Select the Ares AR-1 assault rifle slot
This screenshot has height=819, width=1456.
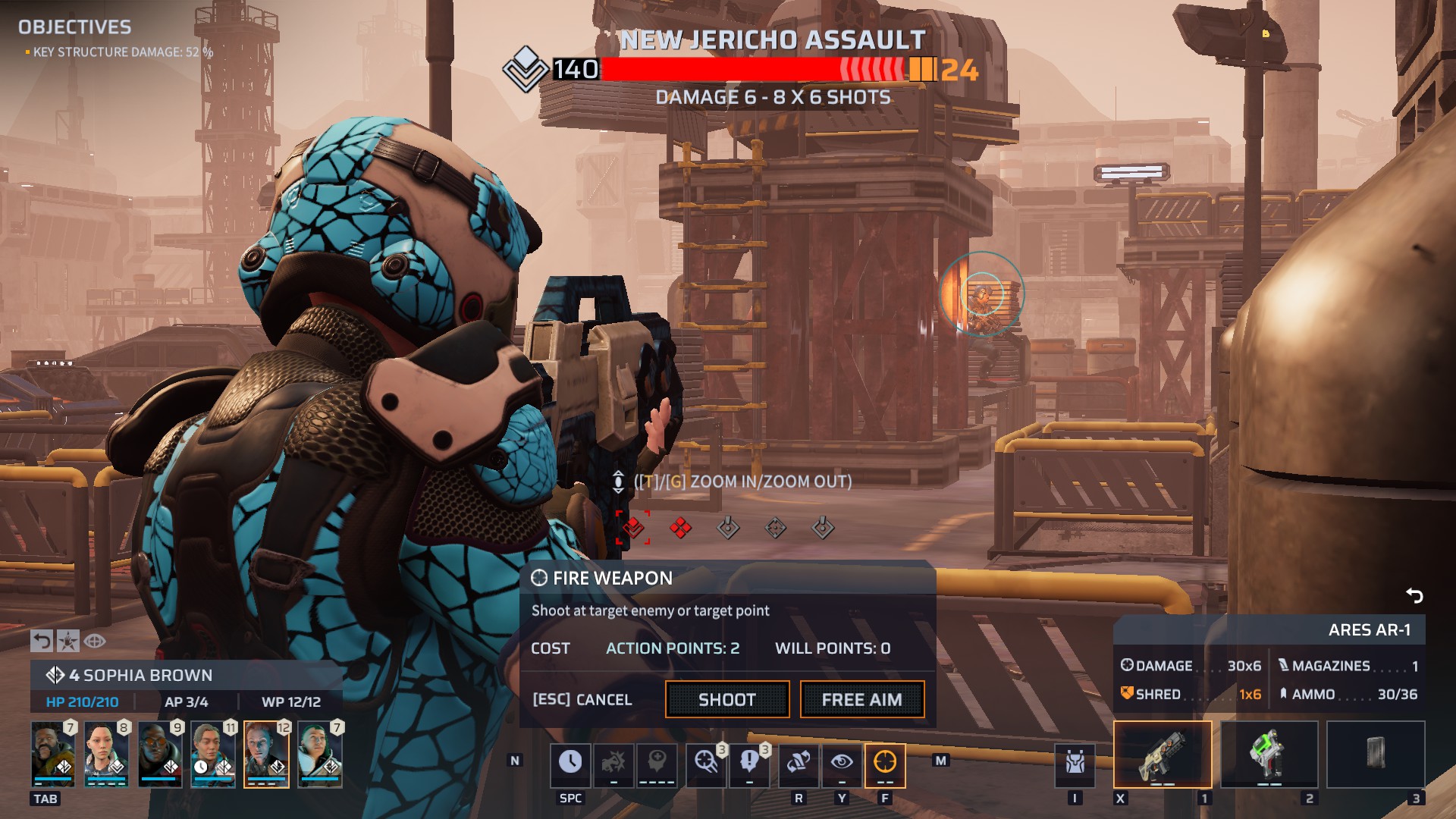1162,755
